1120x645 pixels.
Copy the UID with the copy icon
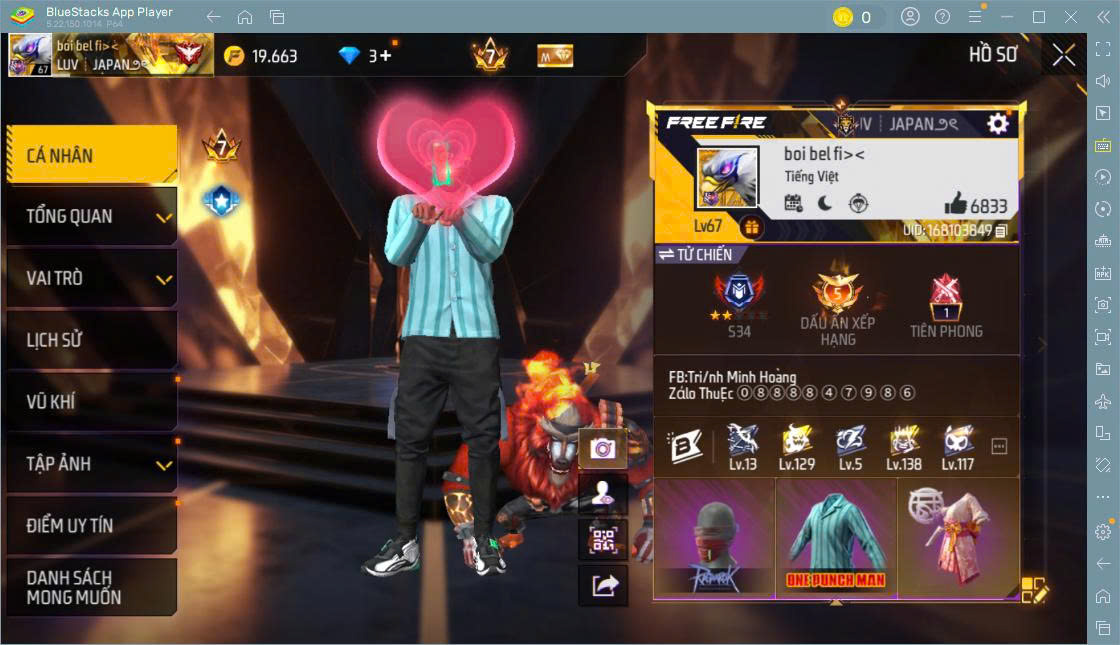(x=1001, y=231)
